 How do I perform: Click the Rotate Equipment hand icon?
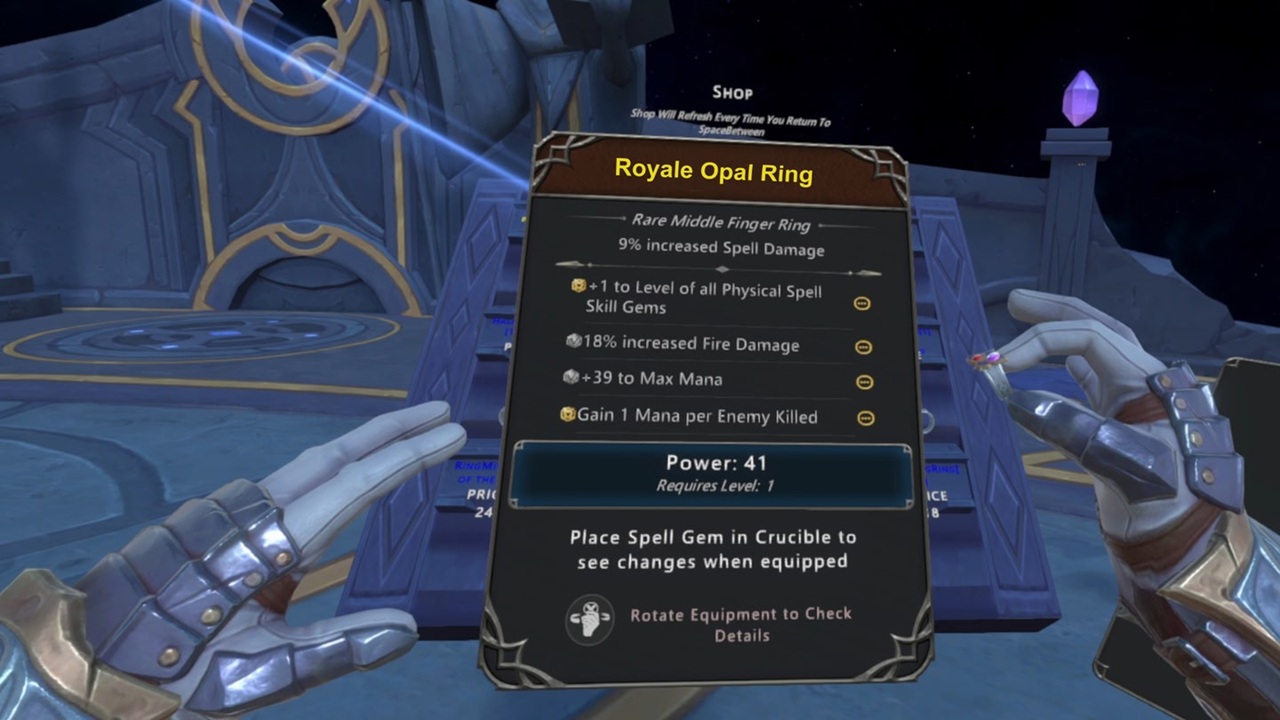point(590,621)
